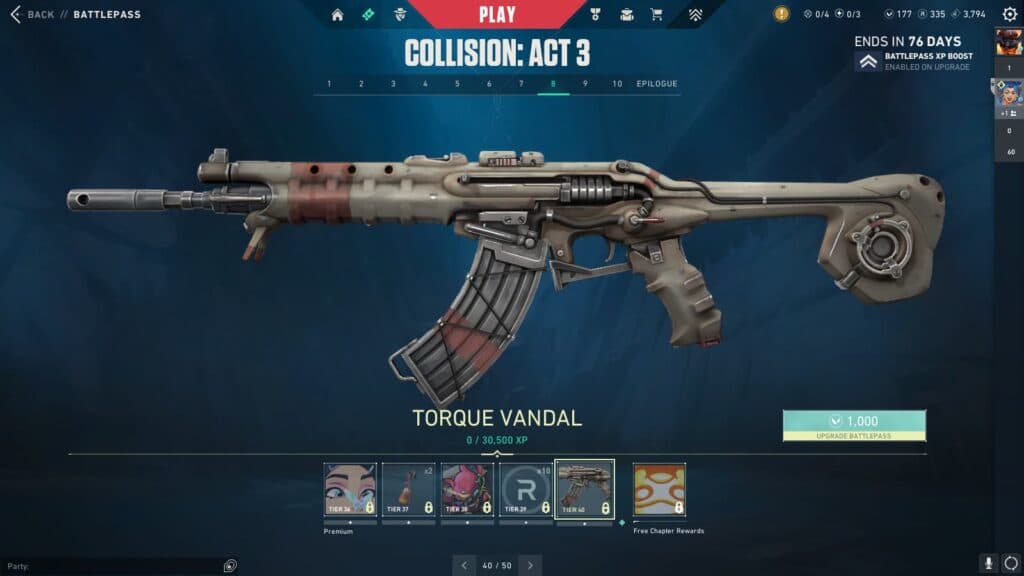Select chapter 10 tab
Viewport: 1024px width, 576px height.
click(617, 83)
